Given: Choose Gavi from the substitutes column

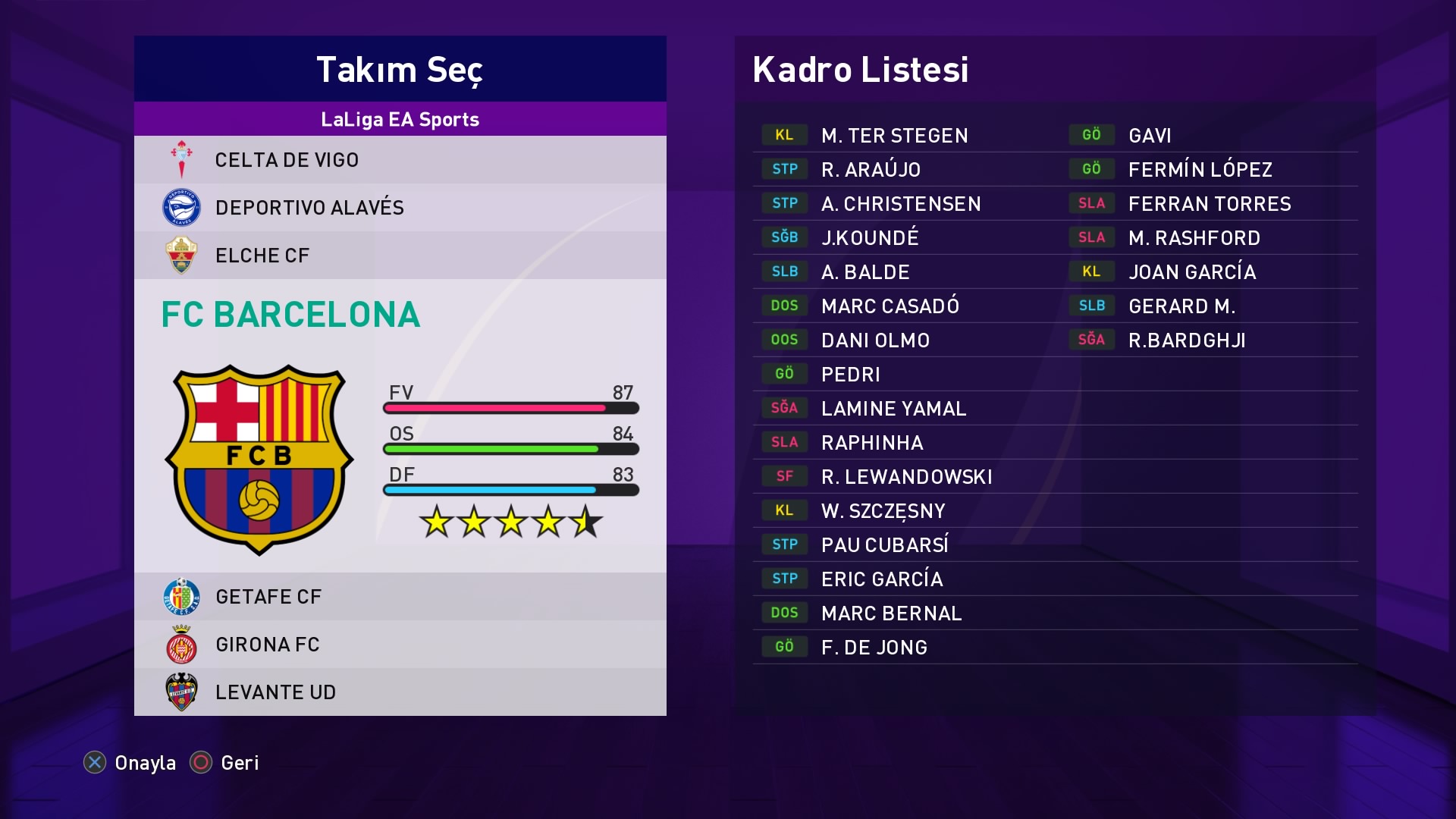Looking at the screenshot, I should (1150, 136).
